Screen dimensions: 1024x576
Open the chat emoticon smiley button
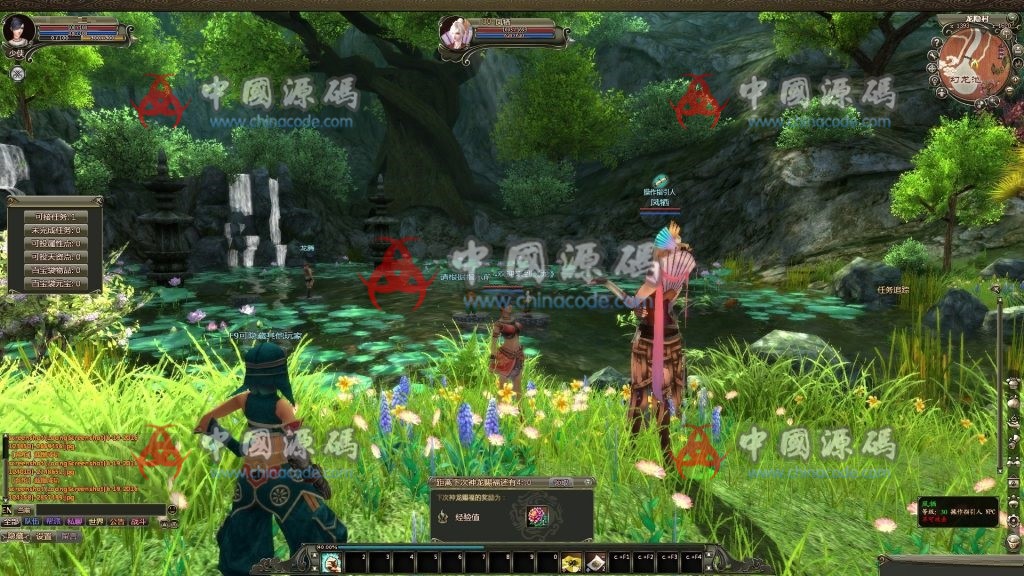(172, 510)
